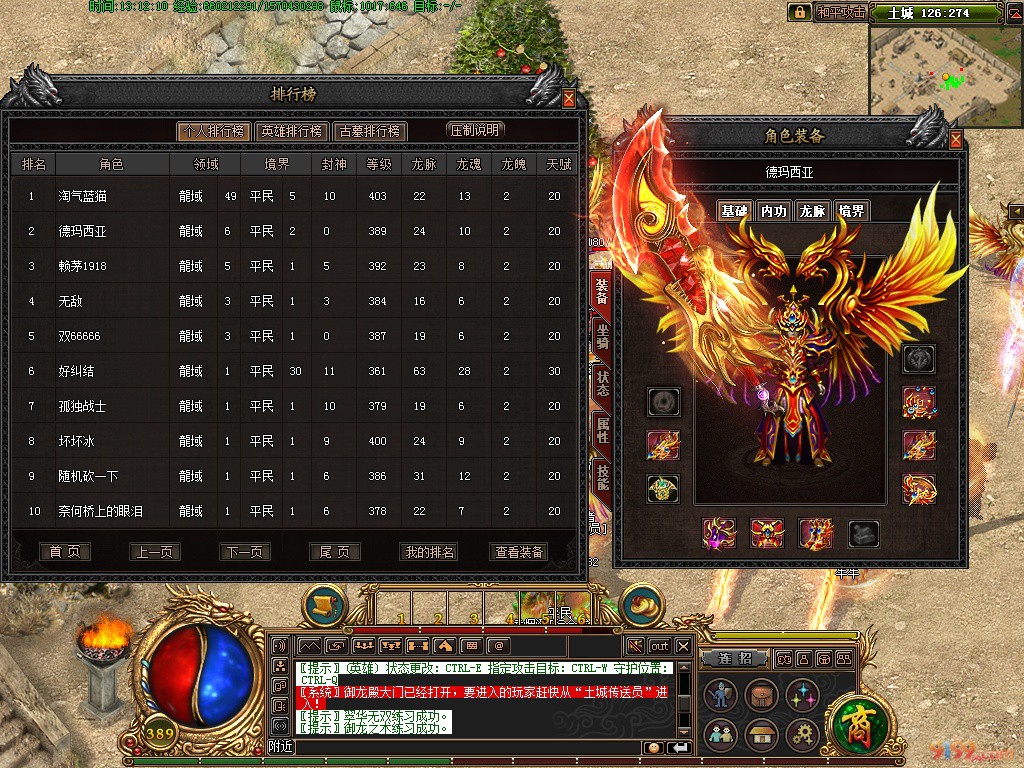
Task: Show the 压制说明 explanation
Action: coord(475,130)
